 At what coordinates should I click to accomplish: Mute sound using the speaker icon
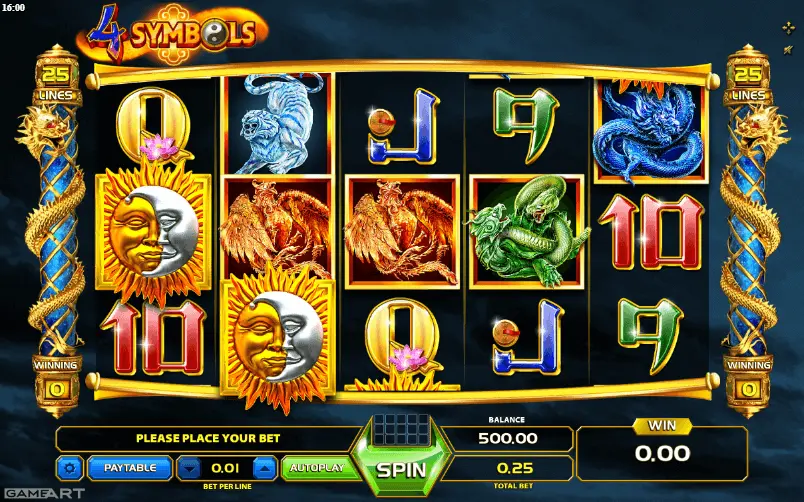click(790, 51)
